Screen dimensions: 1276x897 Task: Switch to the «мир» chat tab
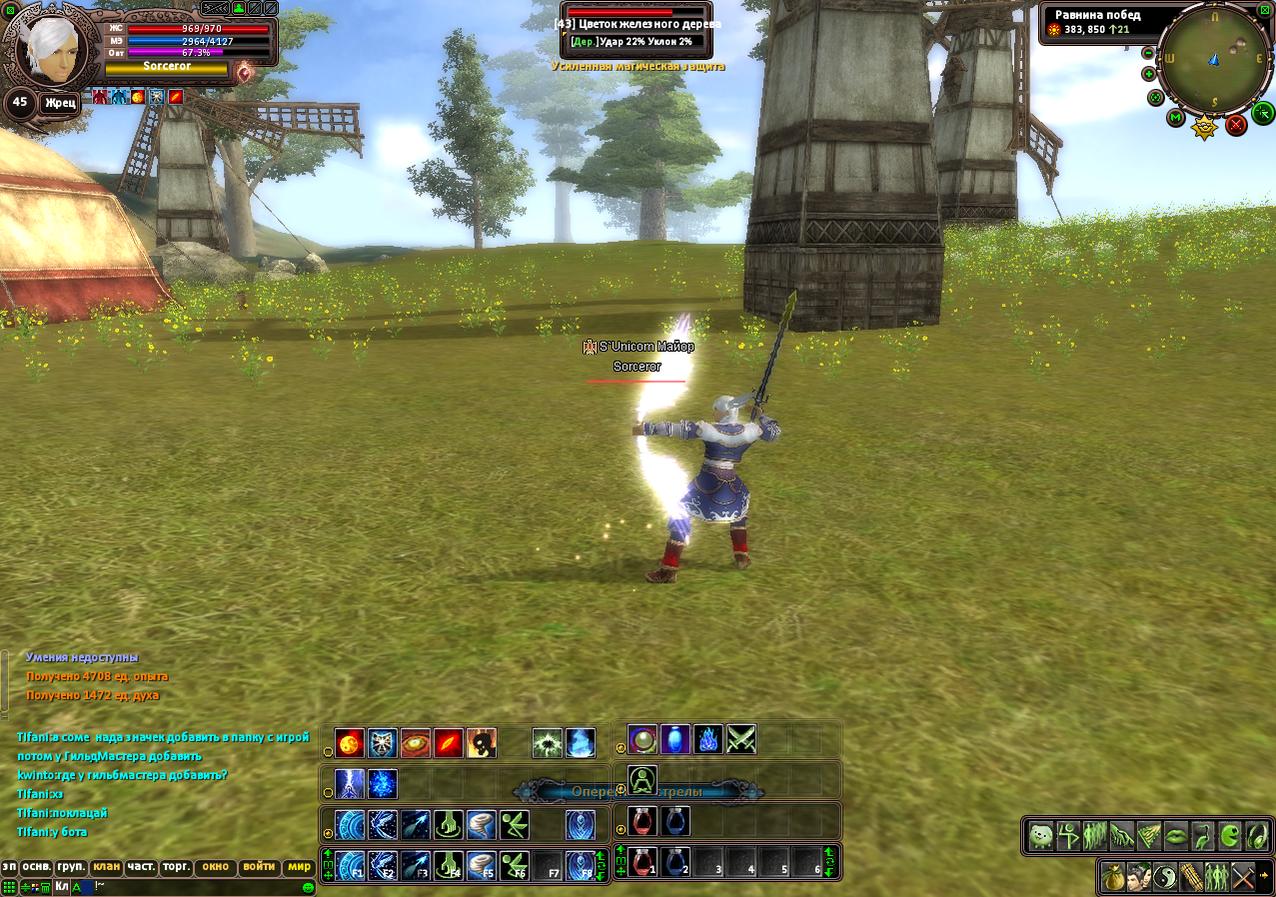298,866
